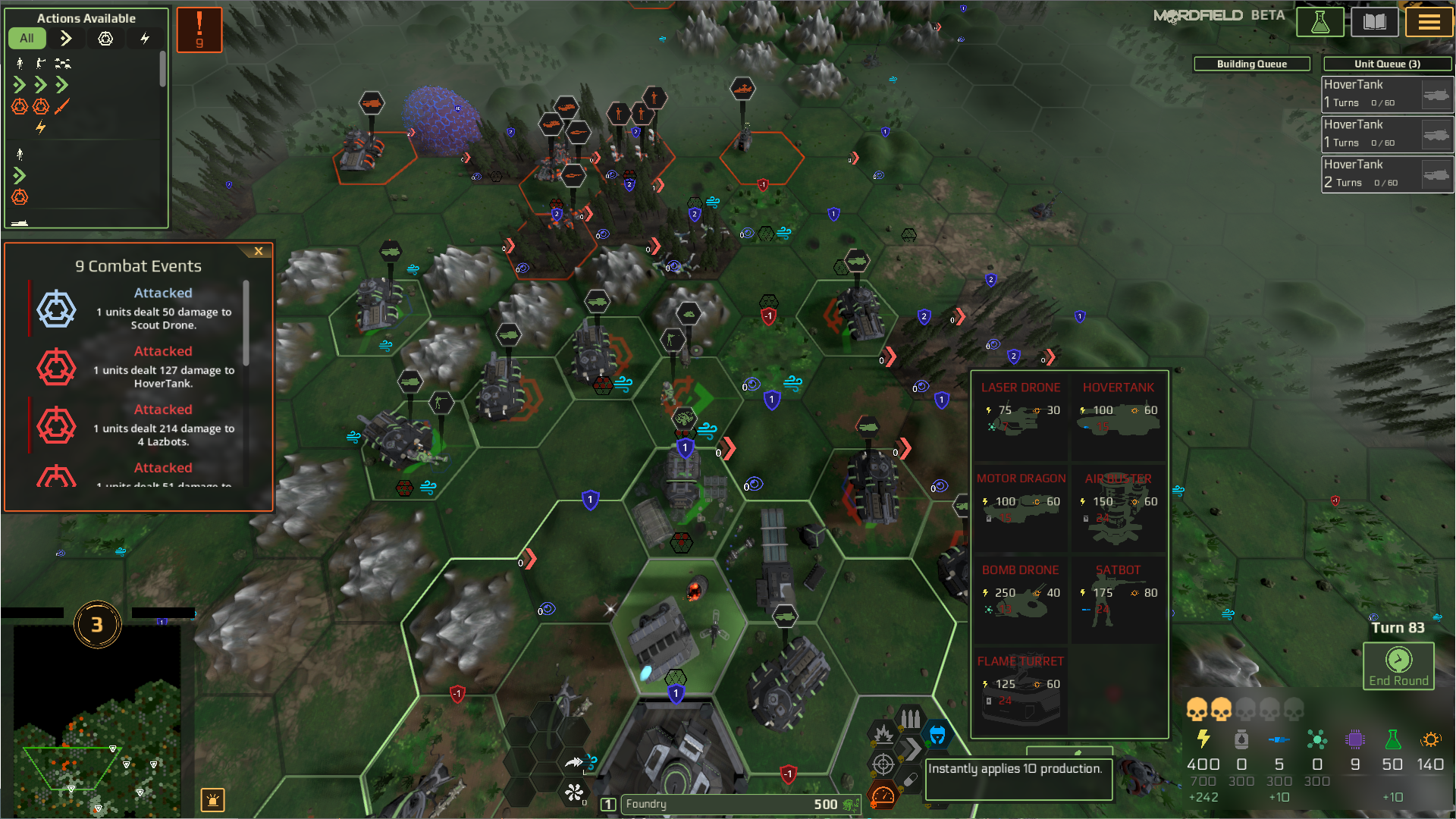
Task: Choose the Bomb Drone for production
Action: click(1021, 598)
